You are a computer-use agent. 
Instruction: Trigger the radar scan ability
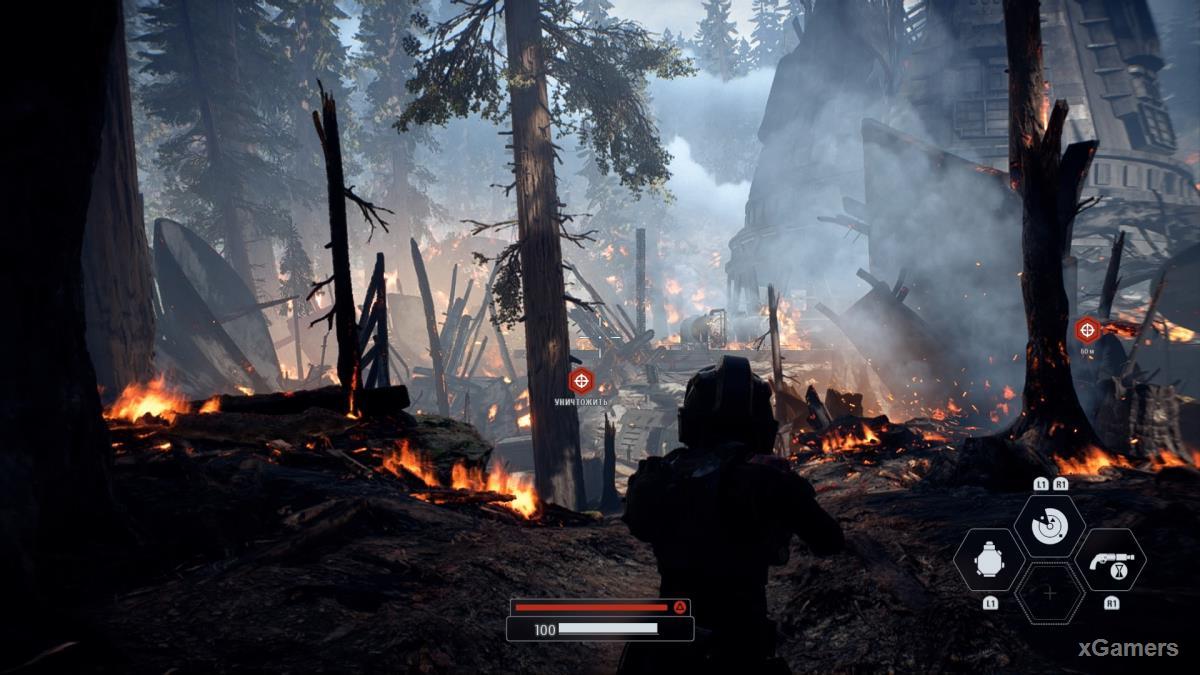pos(1049,526)
